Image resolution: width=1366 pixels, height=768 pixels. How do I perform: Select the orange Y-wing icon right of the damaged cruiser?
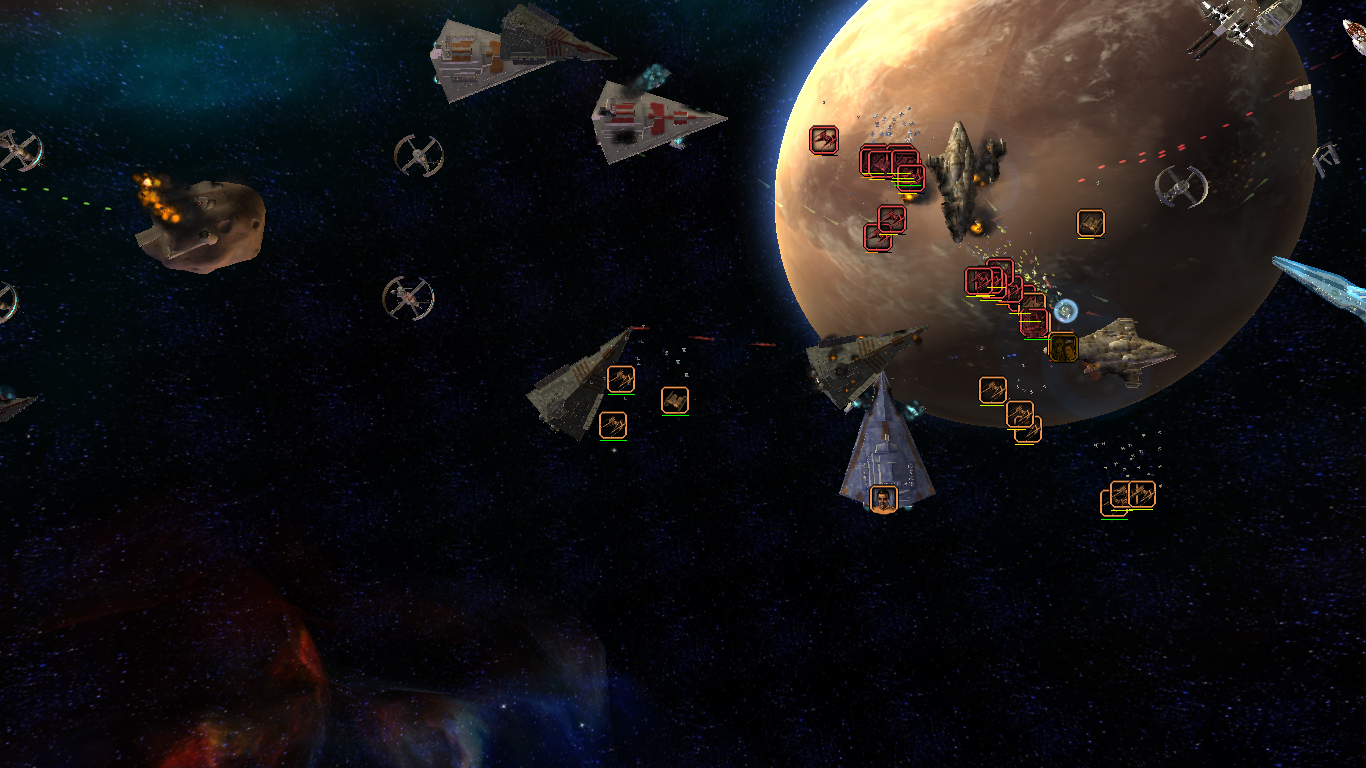coord(1091,222)
